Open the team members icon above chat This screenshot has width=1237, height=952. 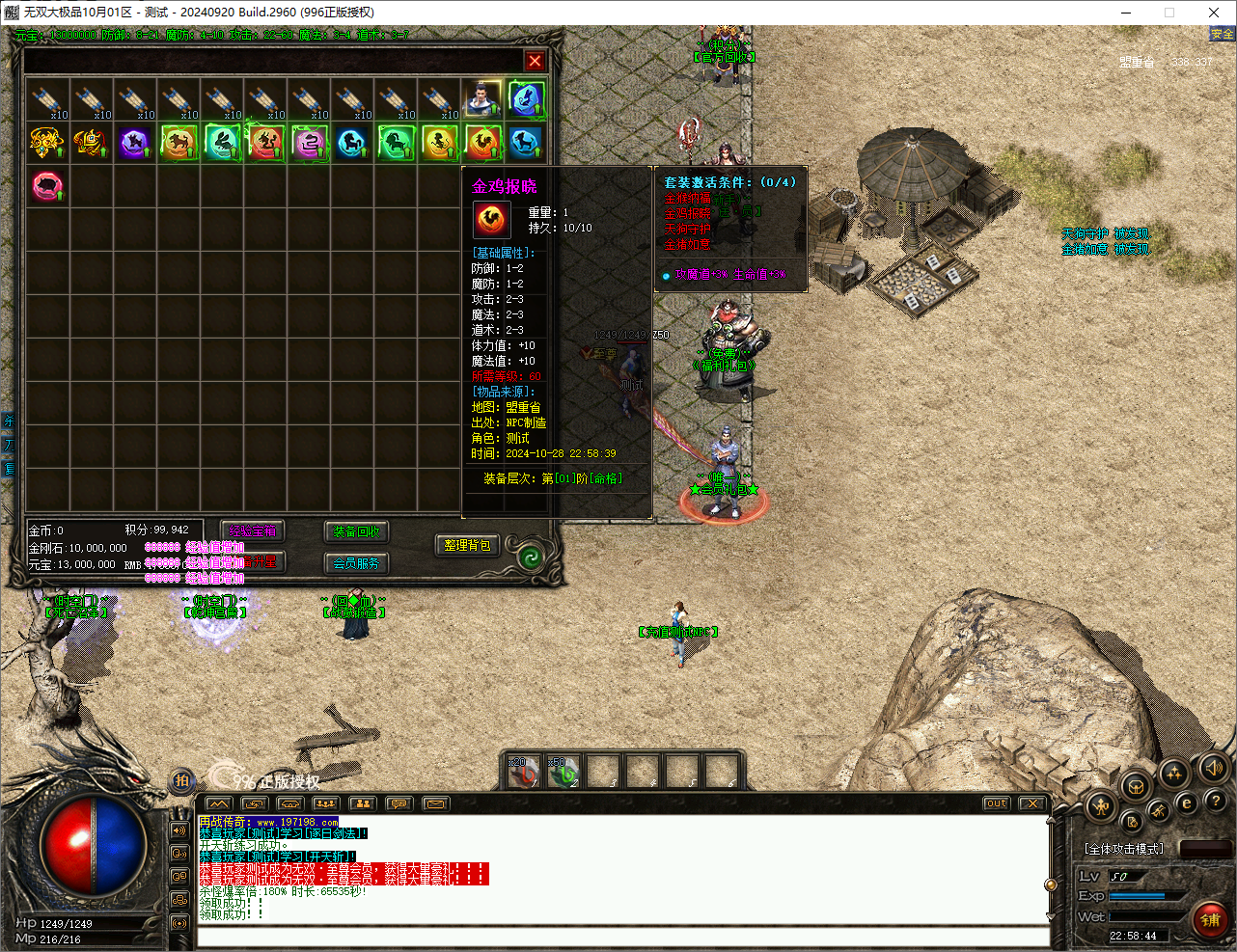[325, 802]
